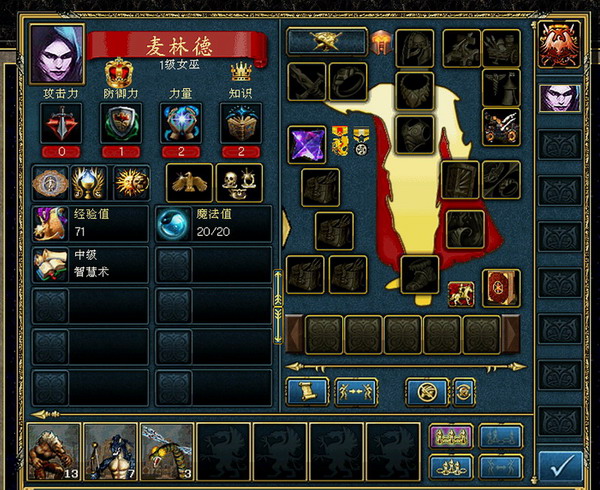The width and height of the screenshot is (600, 490).
Task: Select the purple crystal artifact slot
Action: click(x=307, y=145)
